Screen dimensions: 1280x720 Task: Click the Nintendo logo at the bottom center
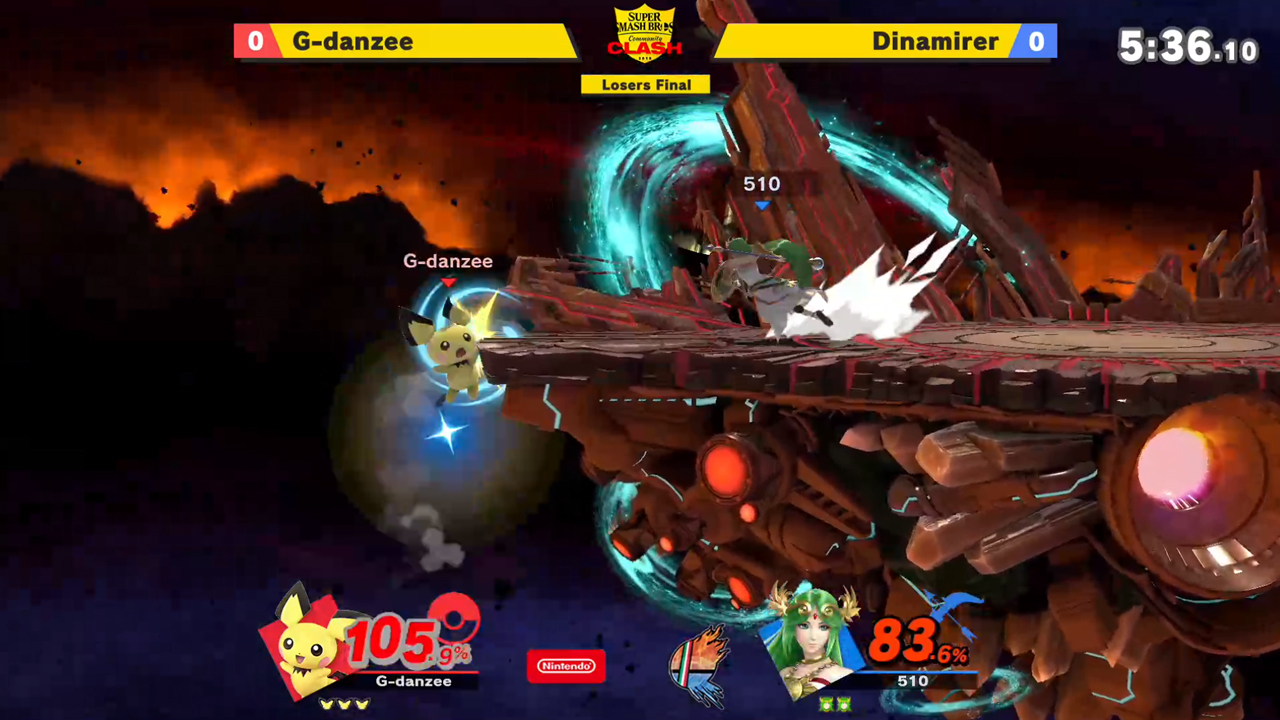566,666
